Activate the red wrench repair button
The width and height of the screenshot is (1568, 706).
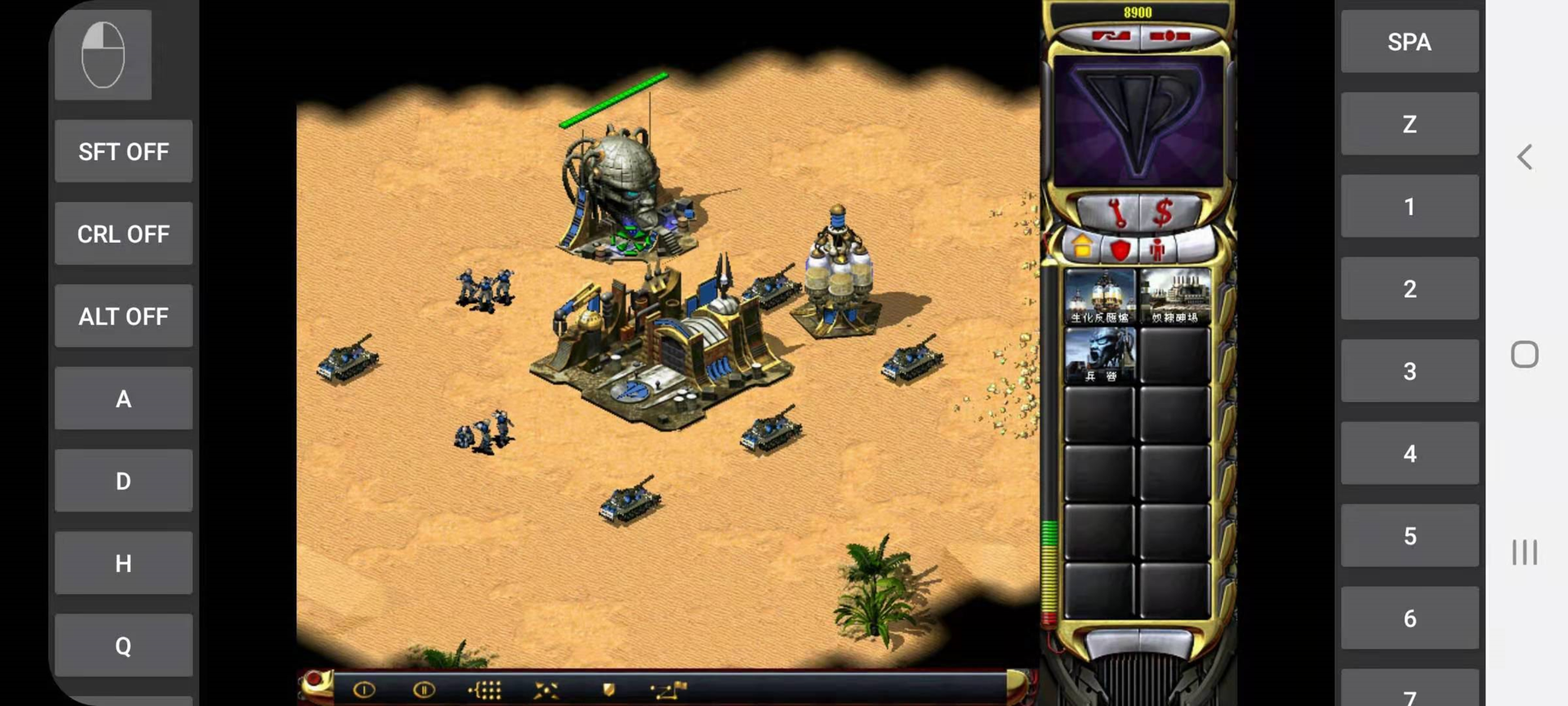tap(1116, 213)
